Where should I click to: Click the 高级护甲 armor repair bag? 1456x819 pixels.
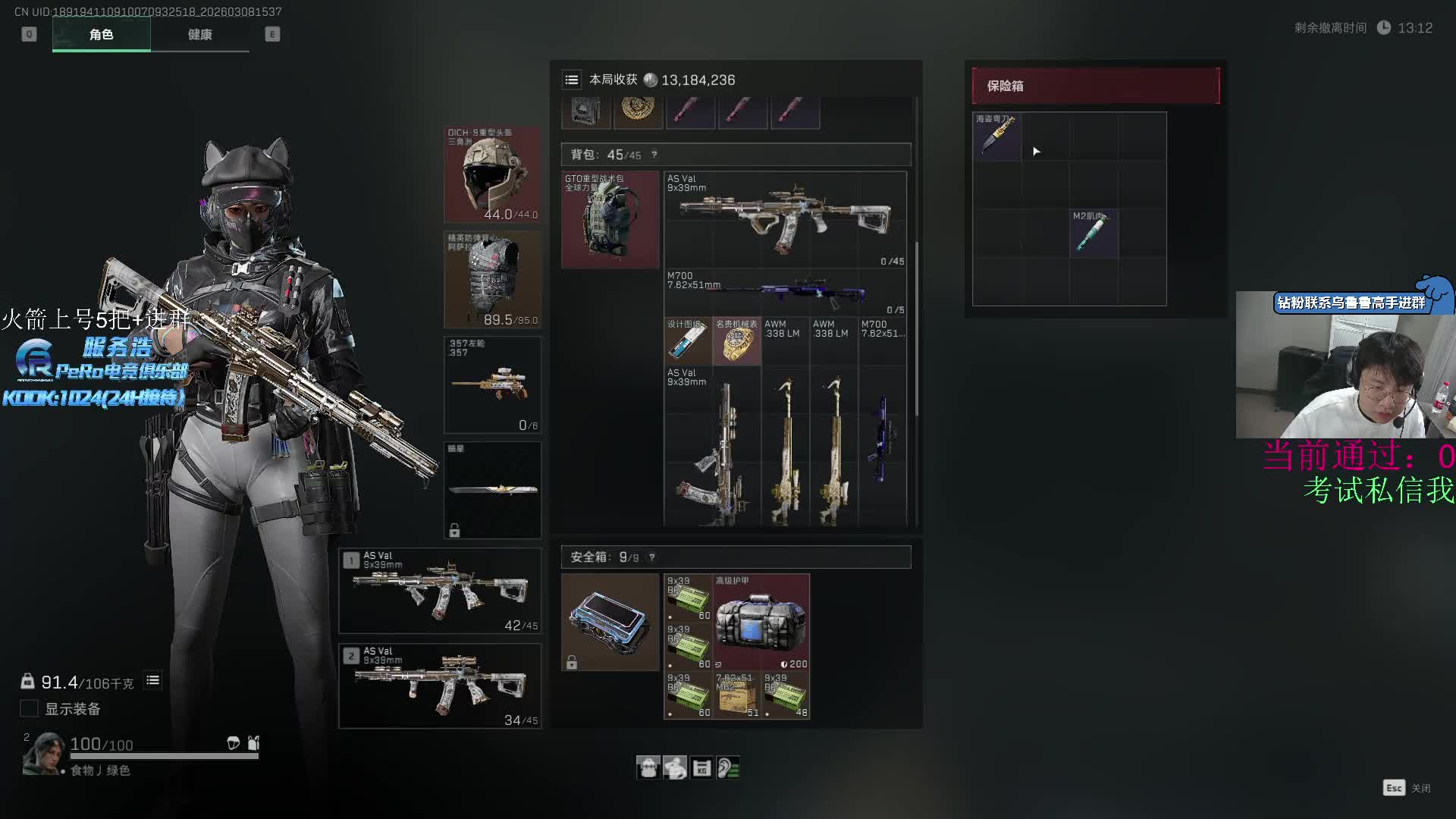tap(761, 622)
